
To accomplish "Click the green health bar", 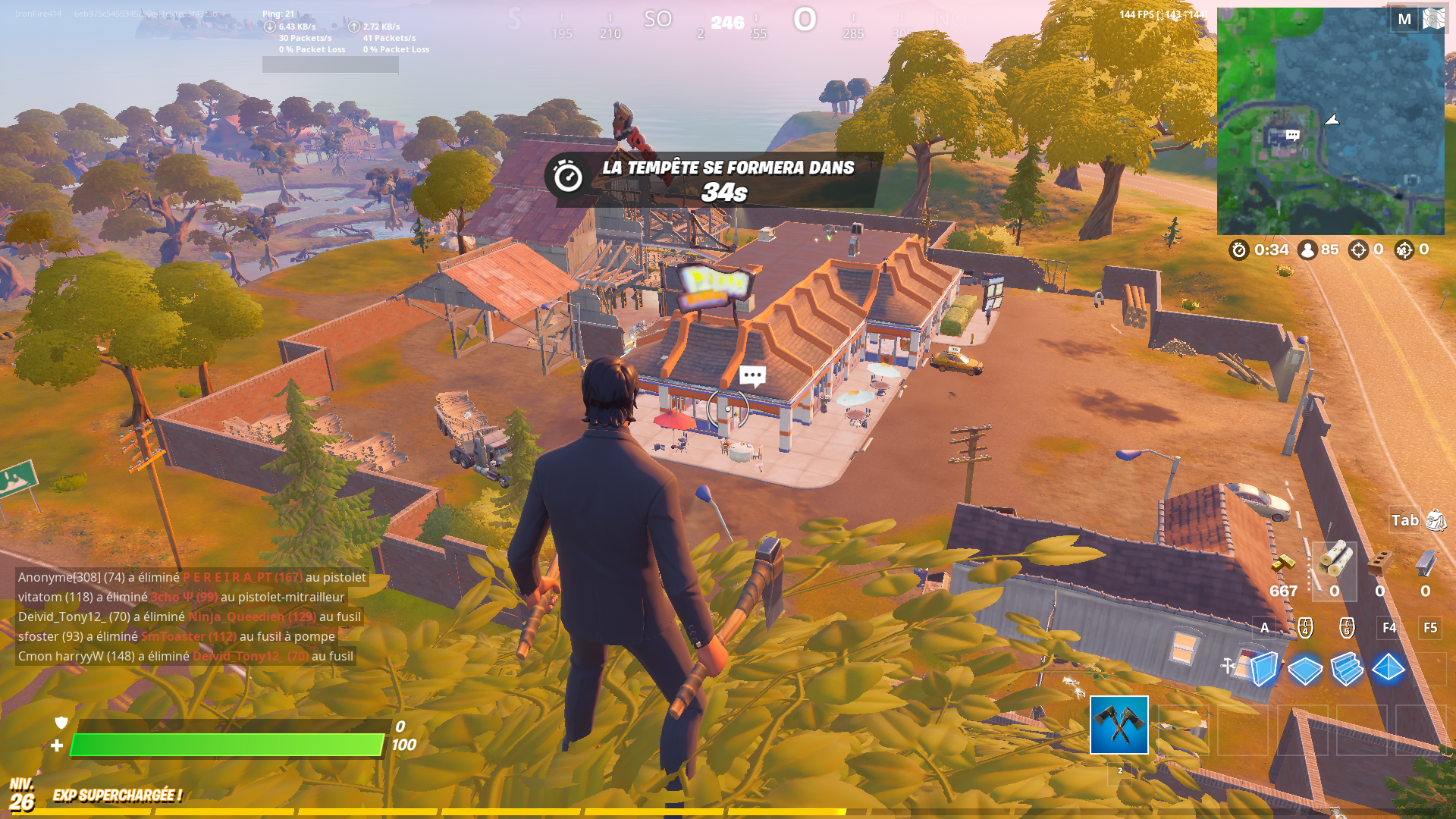I will click(226, 745).
